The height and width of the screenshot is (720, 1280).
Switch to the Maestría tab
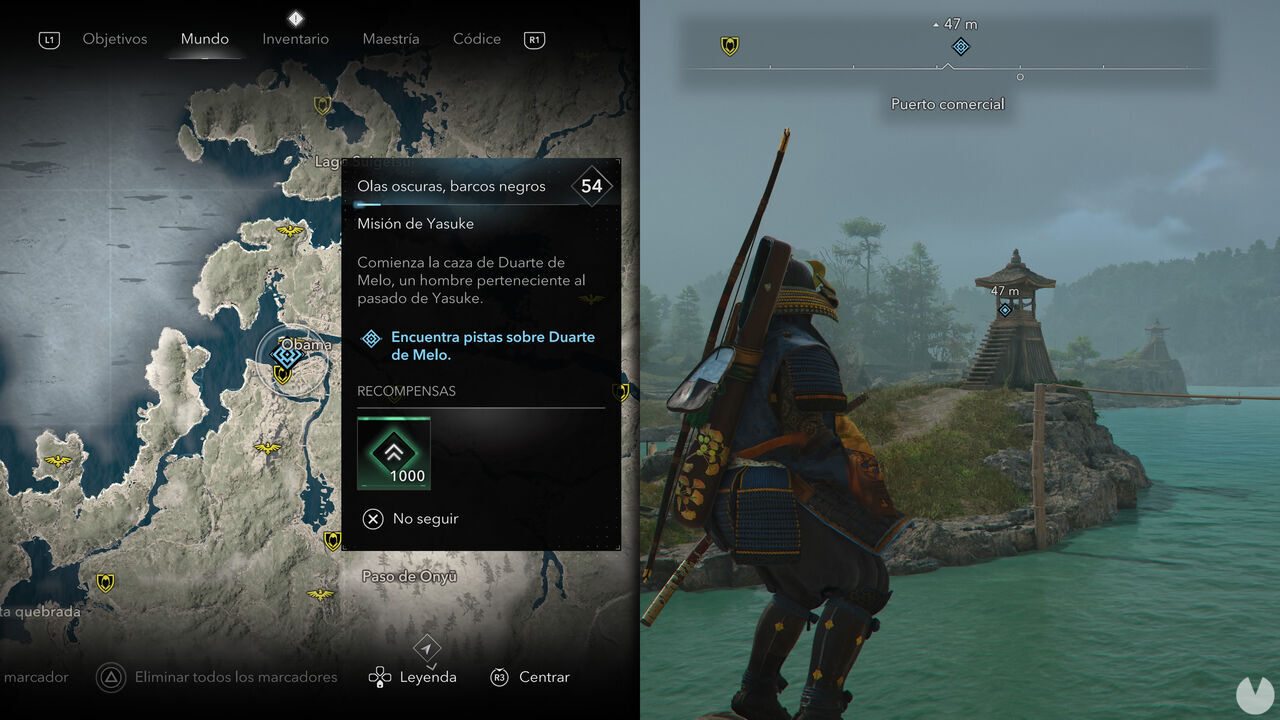[390, 39]
